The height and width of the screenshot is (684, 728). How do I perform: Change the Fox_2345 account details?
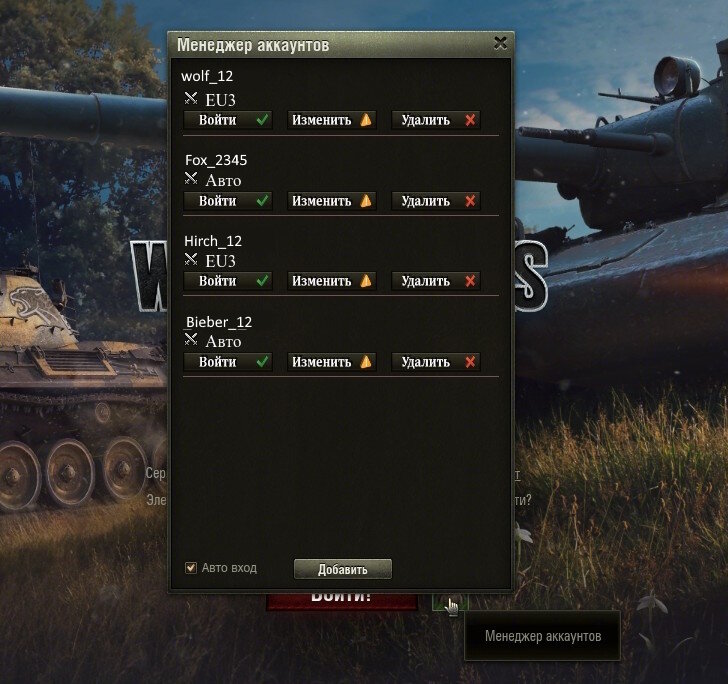pyautogui.click(x=332, y=201)
